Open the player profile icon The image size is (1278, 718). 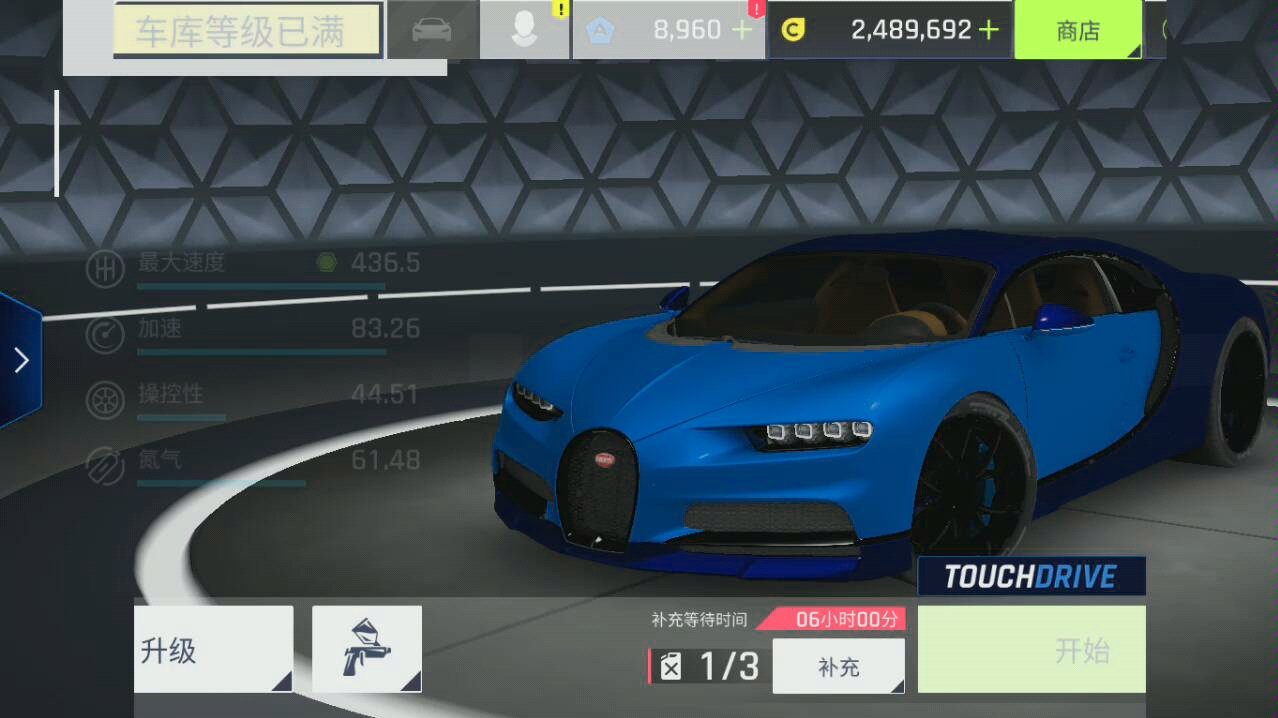(x=524, y=30)
